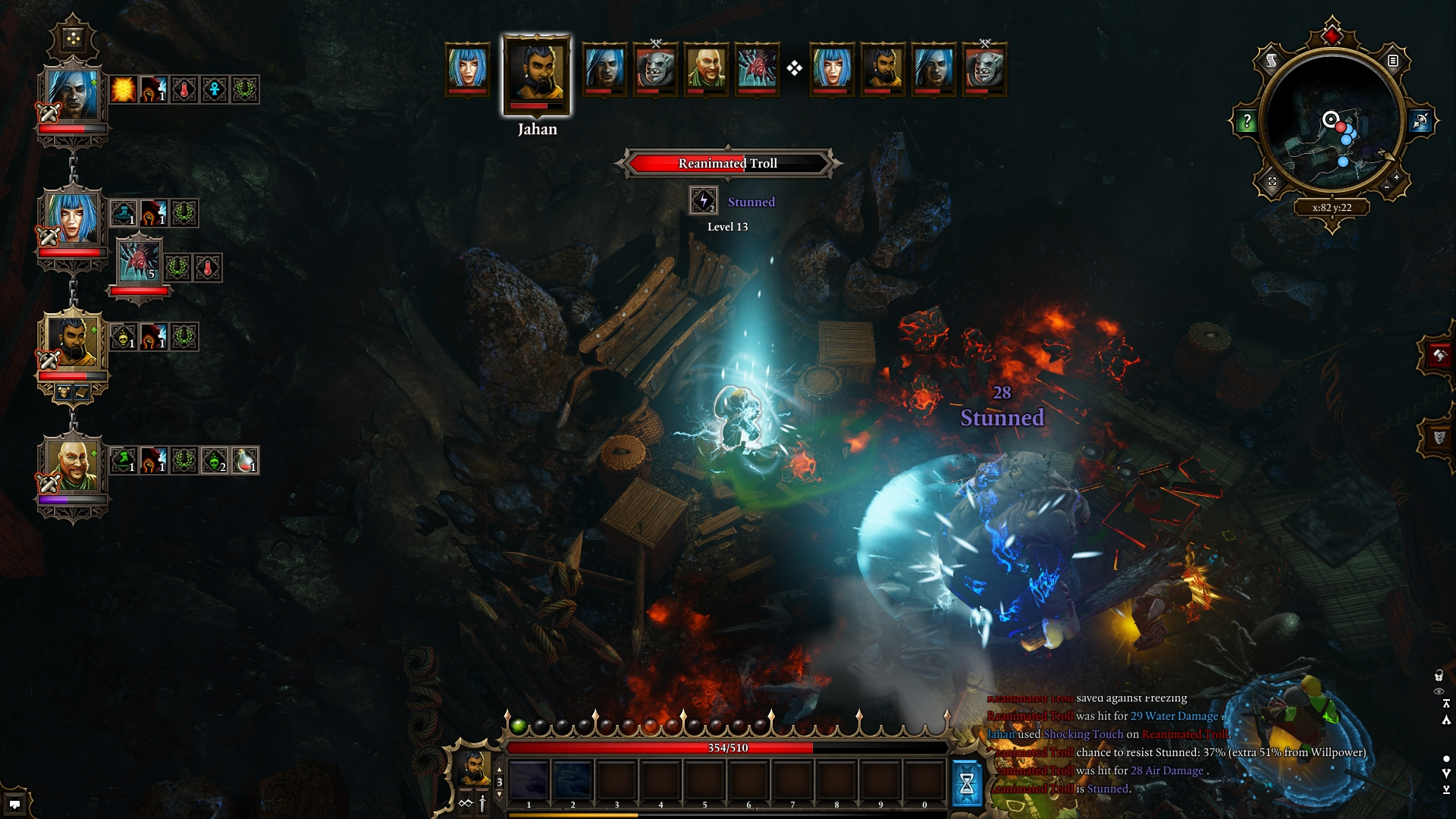Viewport: 1456px width, 819px height.
Task: Select the spider summon portrait
Action: click(140, 262)
